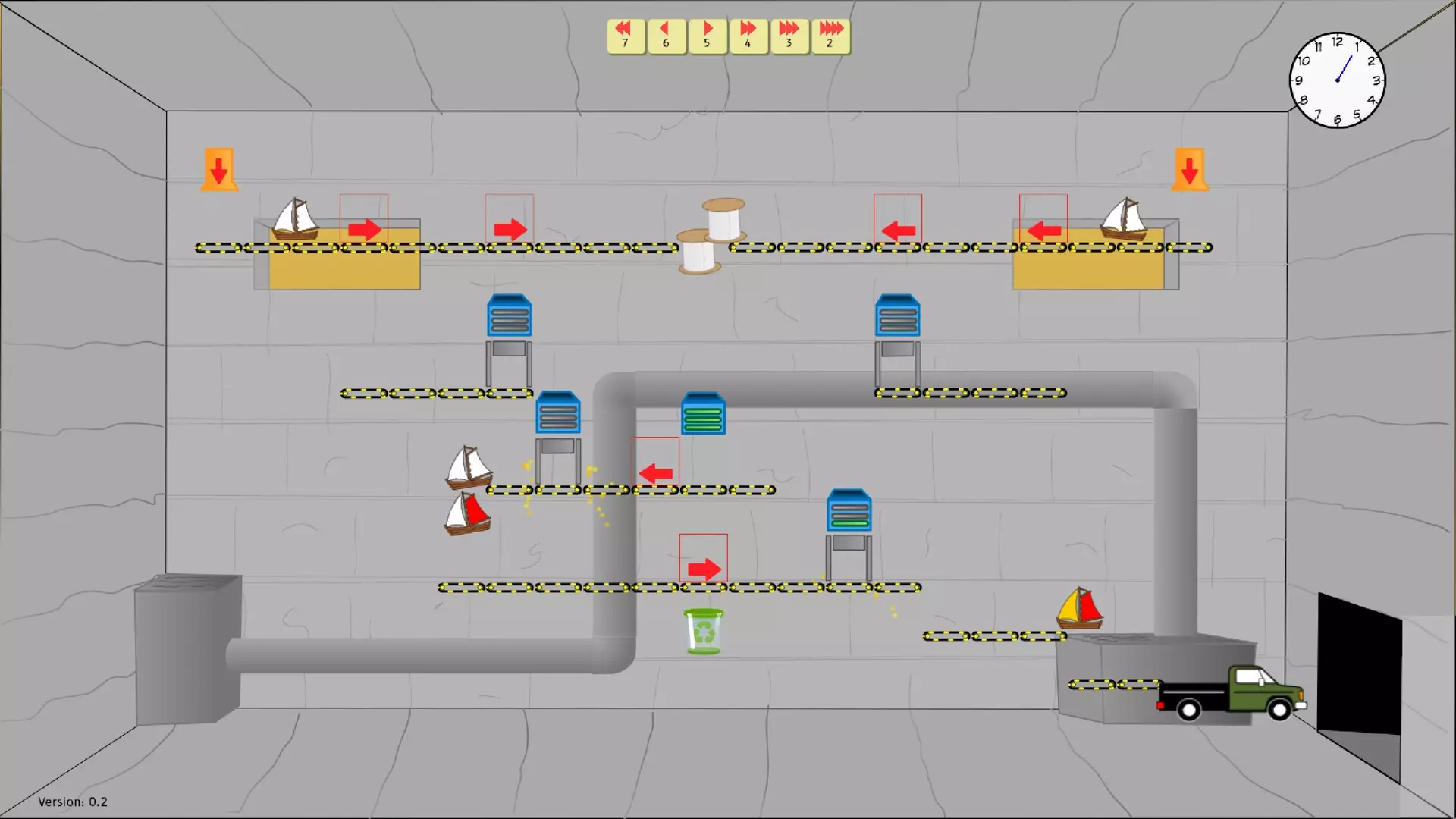Screen dimensions: 1456x819
Task: Select the green-striped machine on the pipe
Action: pos(704,413)
